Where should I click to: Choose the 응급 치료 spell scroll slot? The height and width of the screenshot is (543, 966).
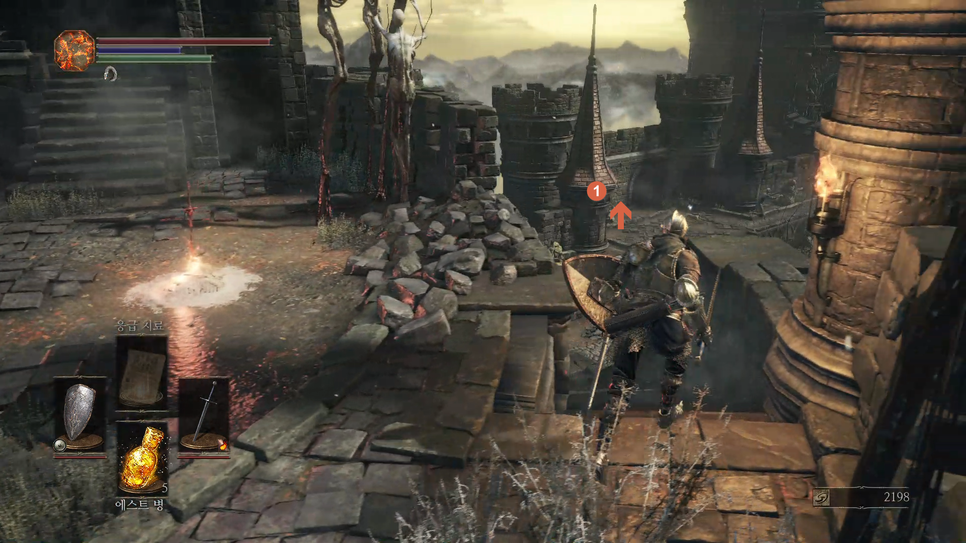[x=141, y=370]
